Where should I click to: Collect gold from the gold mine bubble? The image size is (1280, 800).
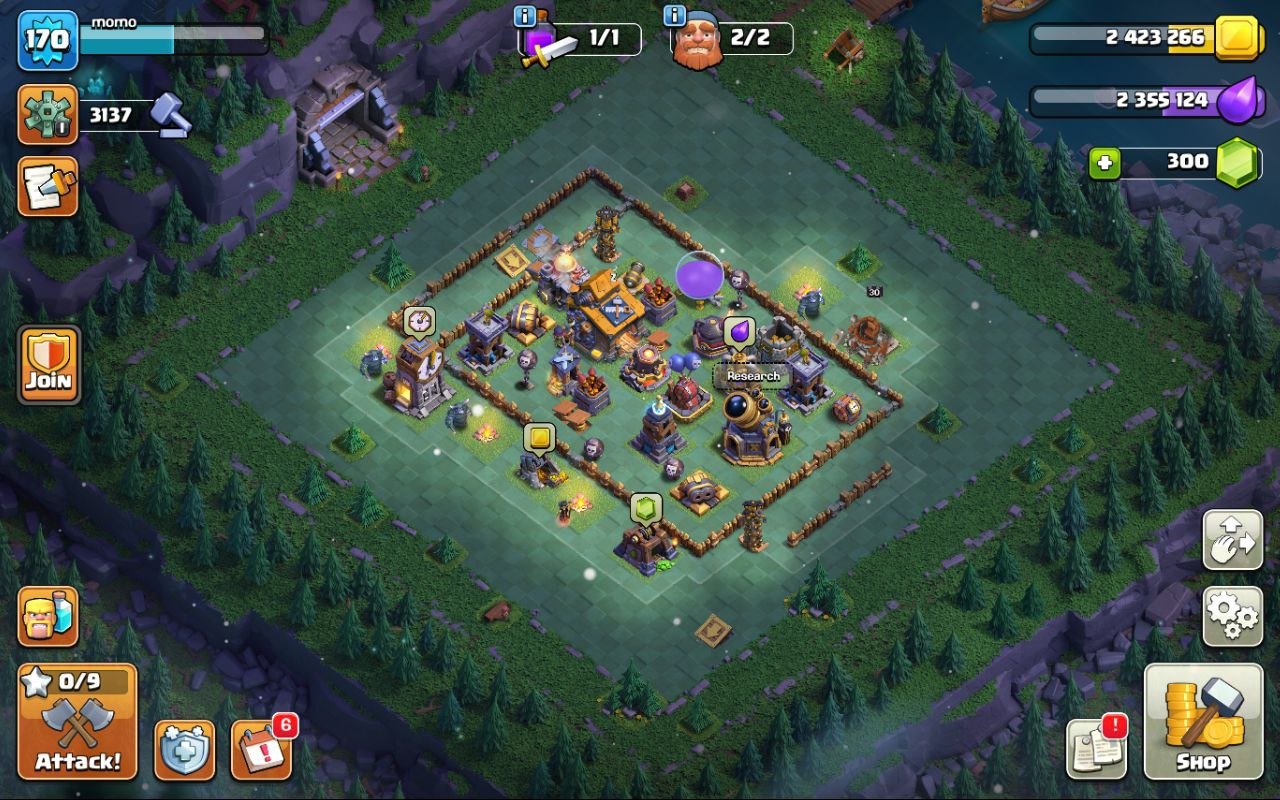pyautogui.click(x=539, y=436)
